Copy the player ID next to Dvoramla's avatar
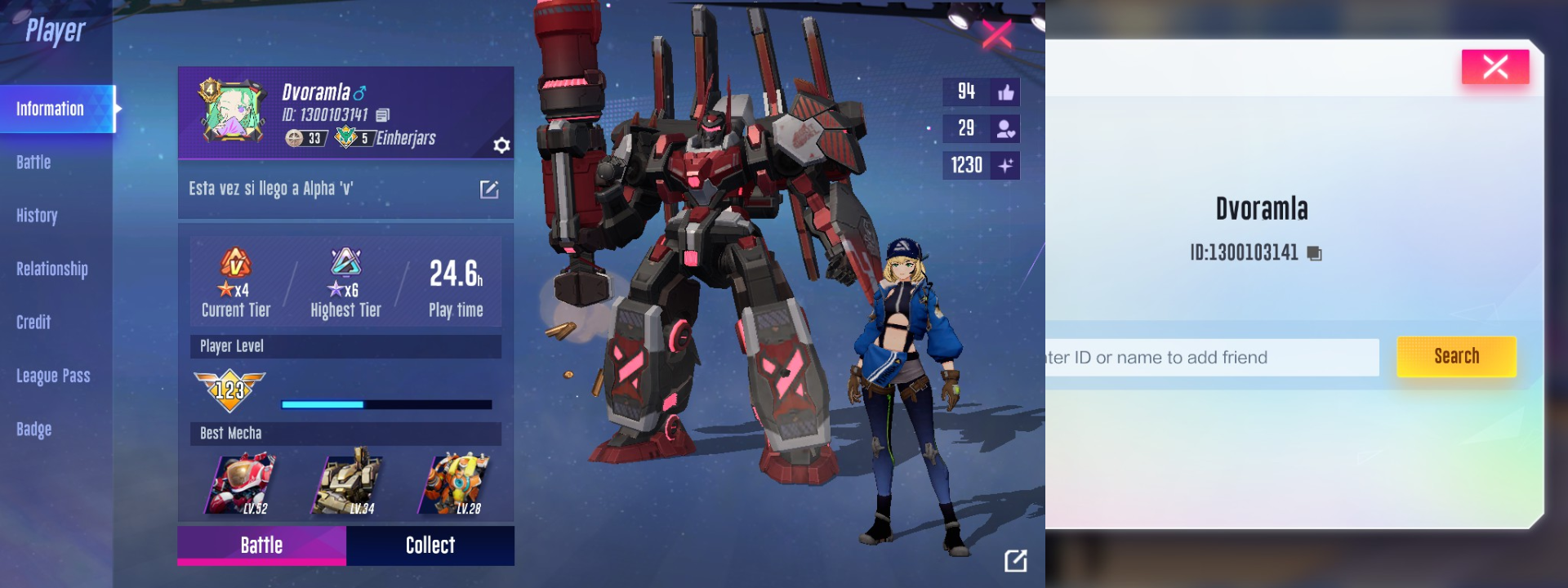 (x=383, y=115)
